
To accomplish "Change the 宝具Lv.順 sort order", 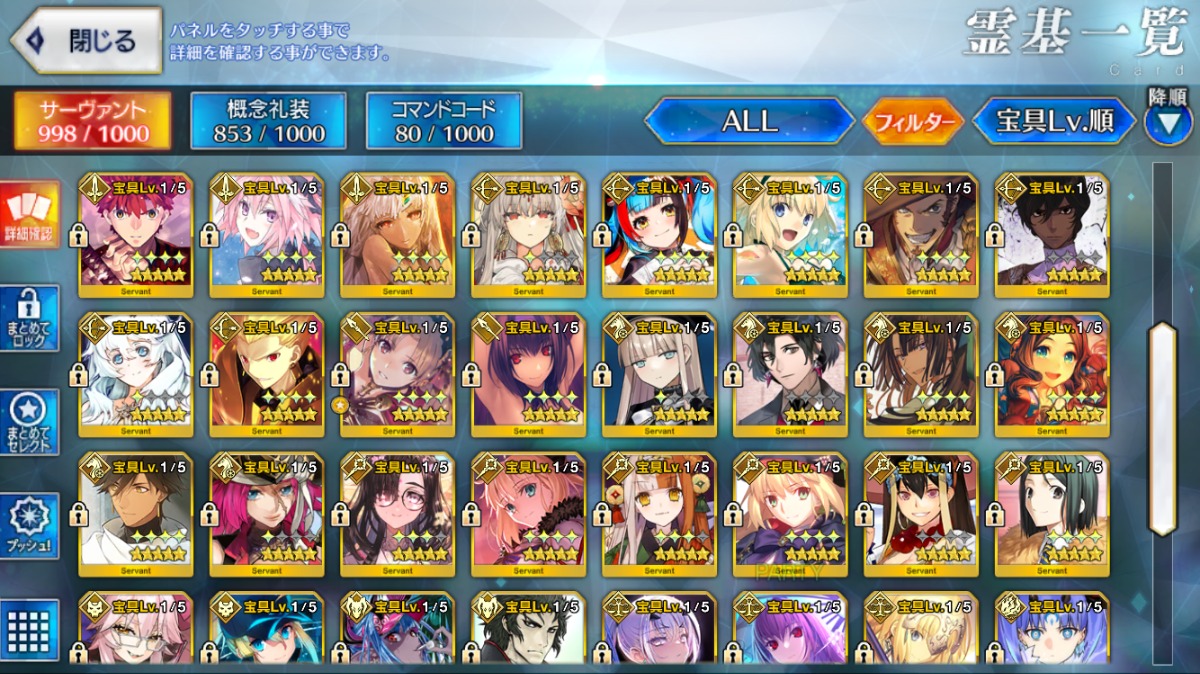I will [1054, 122].
